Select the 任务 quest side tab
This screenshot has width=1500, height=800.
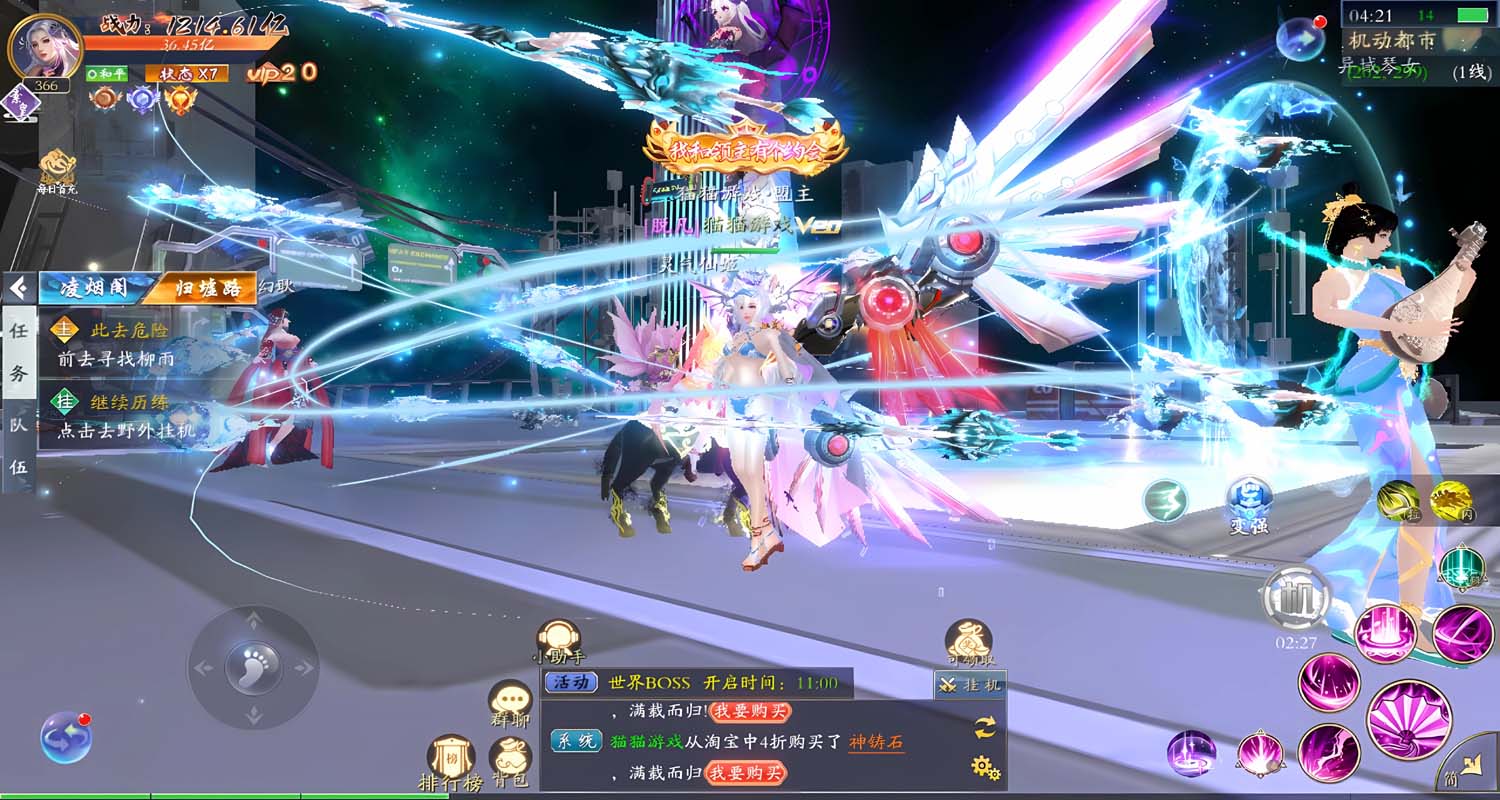pos(18,352)
